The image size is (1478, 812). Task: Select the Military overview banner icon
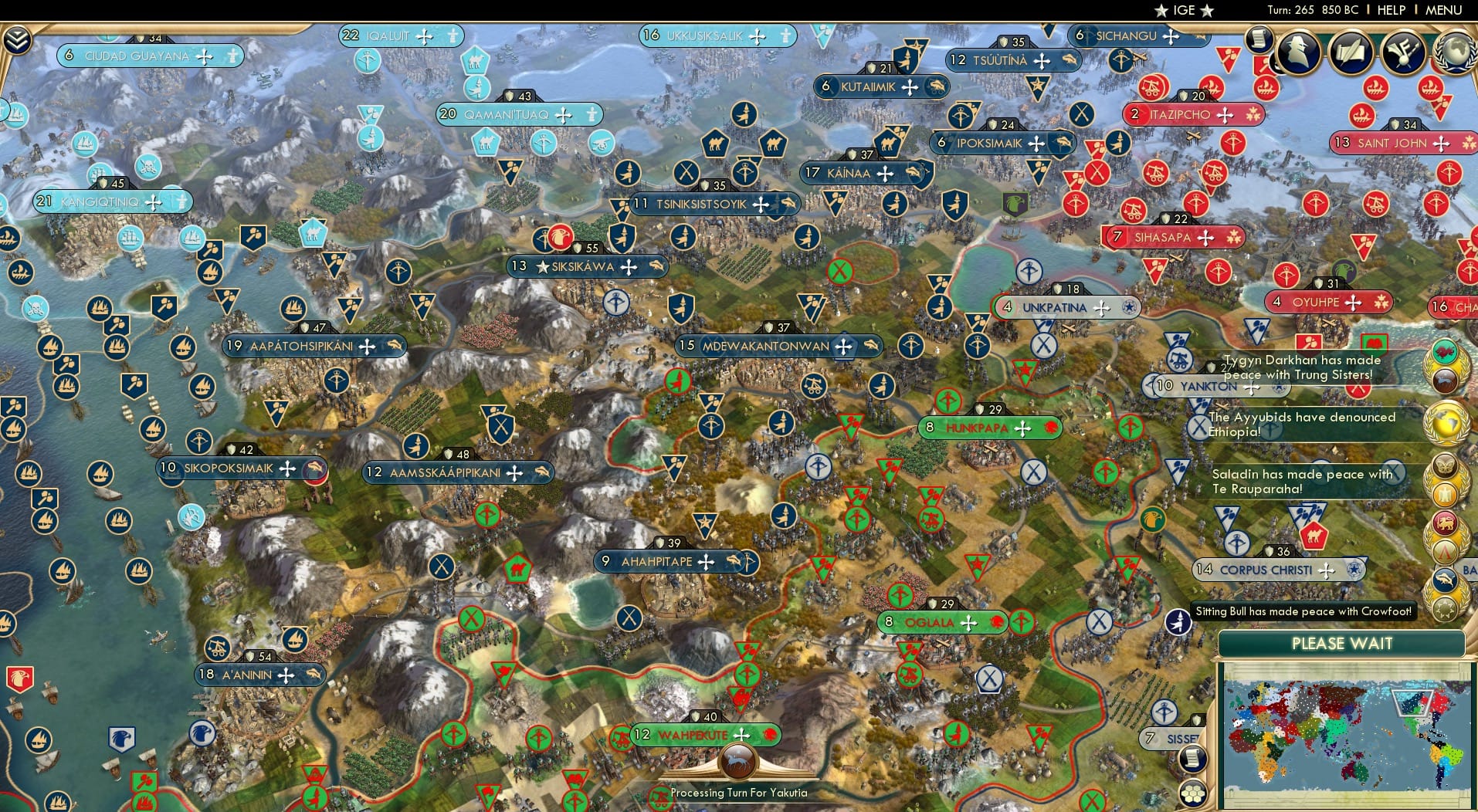coord(1402,52)
